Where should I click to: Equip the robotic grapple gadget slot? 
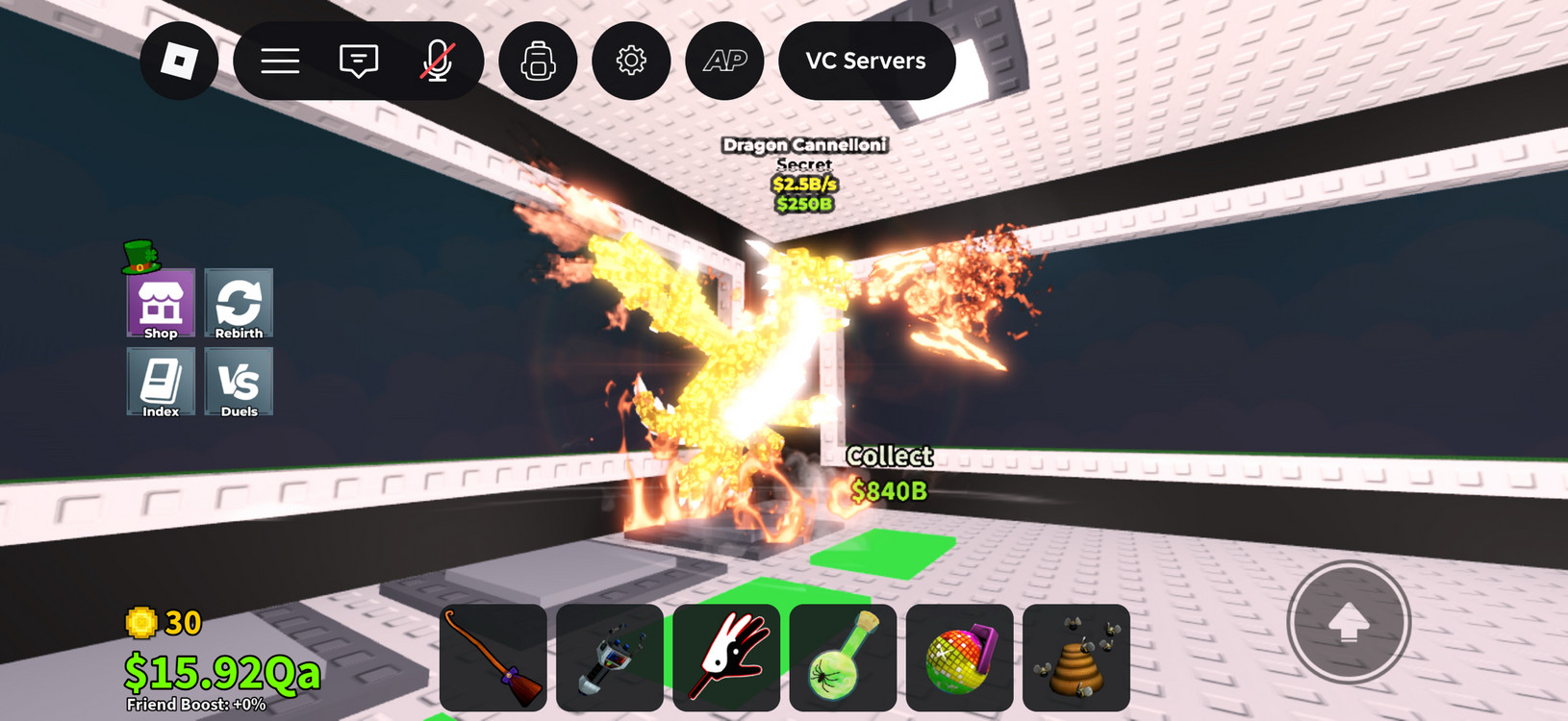pos(610,658)
